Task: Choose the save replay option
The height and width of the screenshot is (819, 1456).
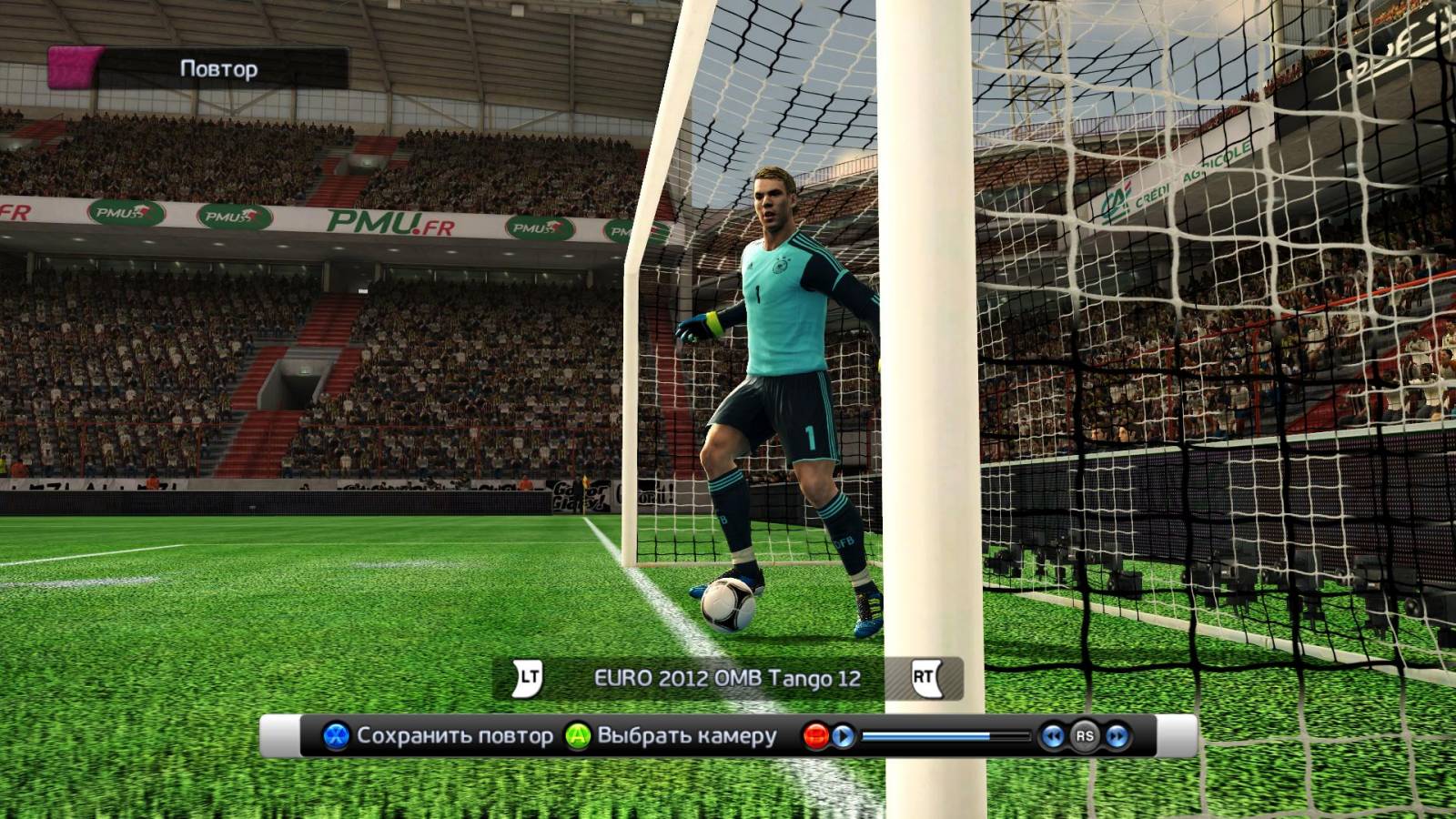Action: pos(438,735)
